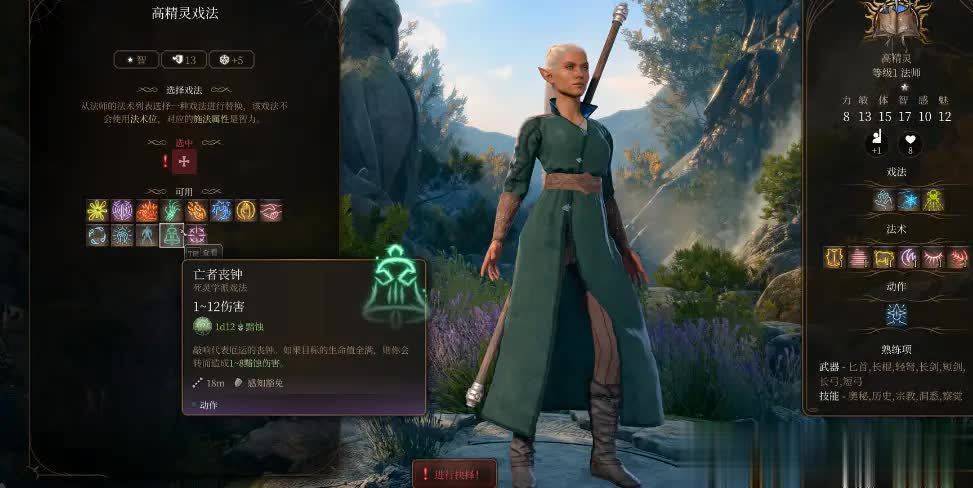Click the red proceed button at bottom
Viewport: 973px width, 488px height.
click(x=453, y=474)
